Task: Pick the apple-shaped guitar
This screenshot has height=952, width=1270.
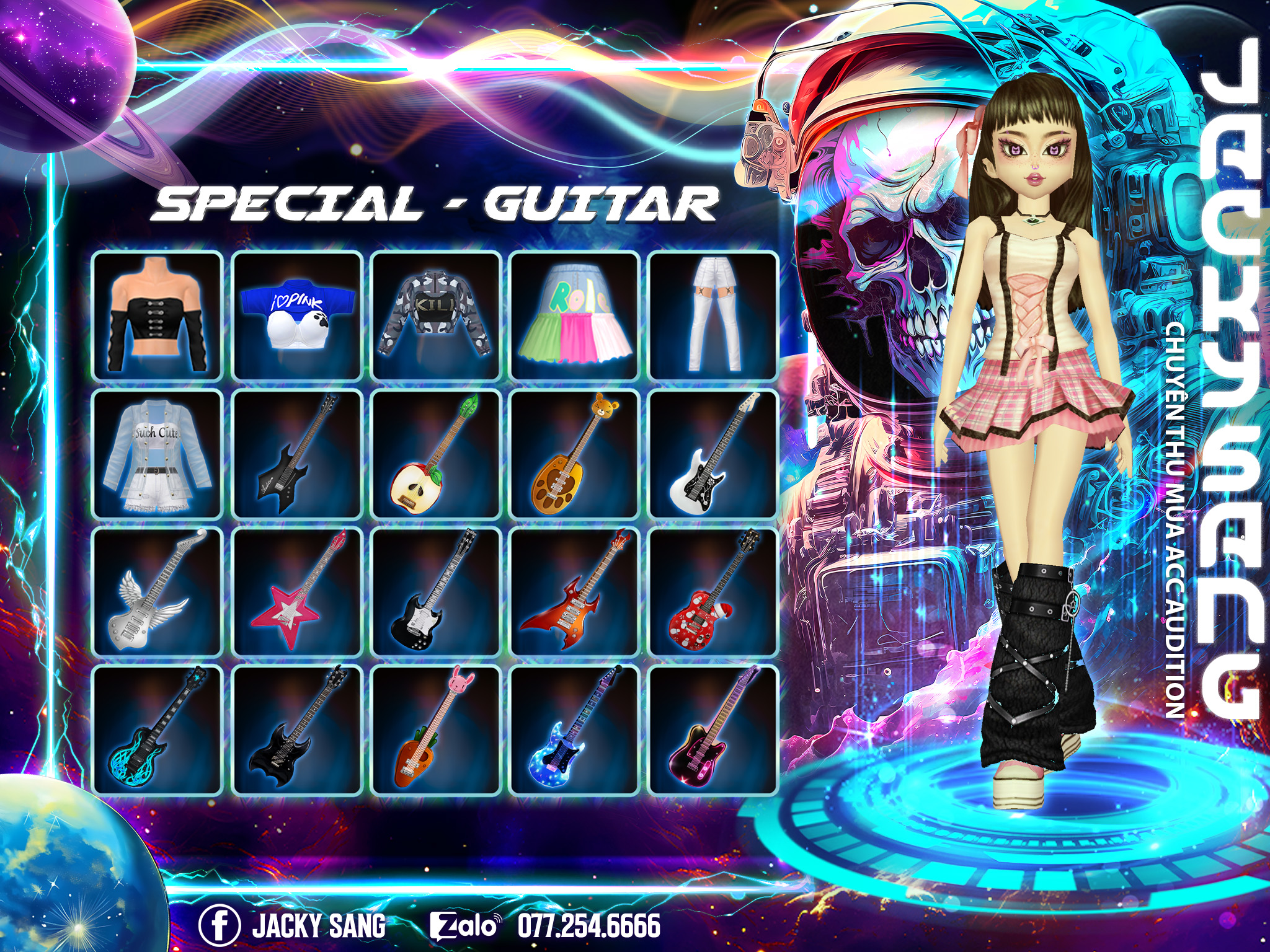Action: (436, 454)
